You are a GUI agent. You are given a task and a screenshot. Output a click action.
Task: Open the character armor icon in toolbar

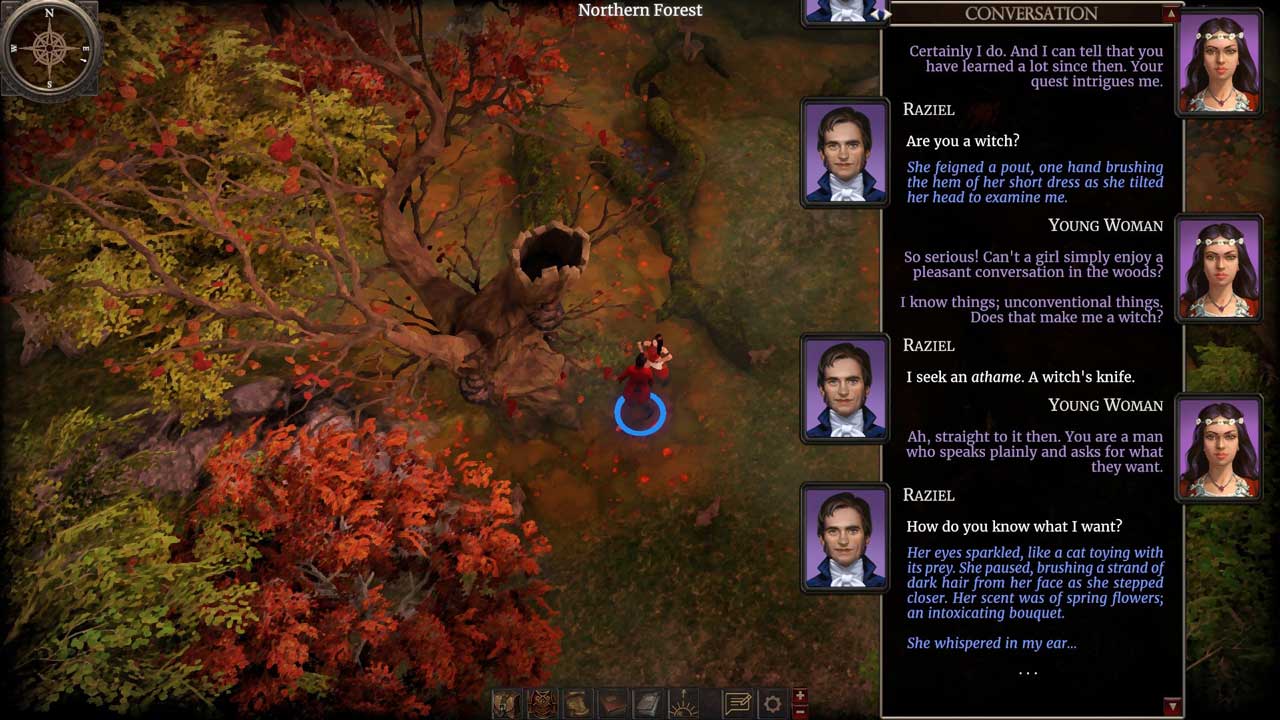(507, 704)
